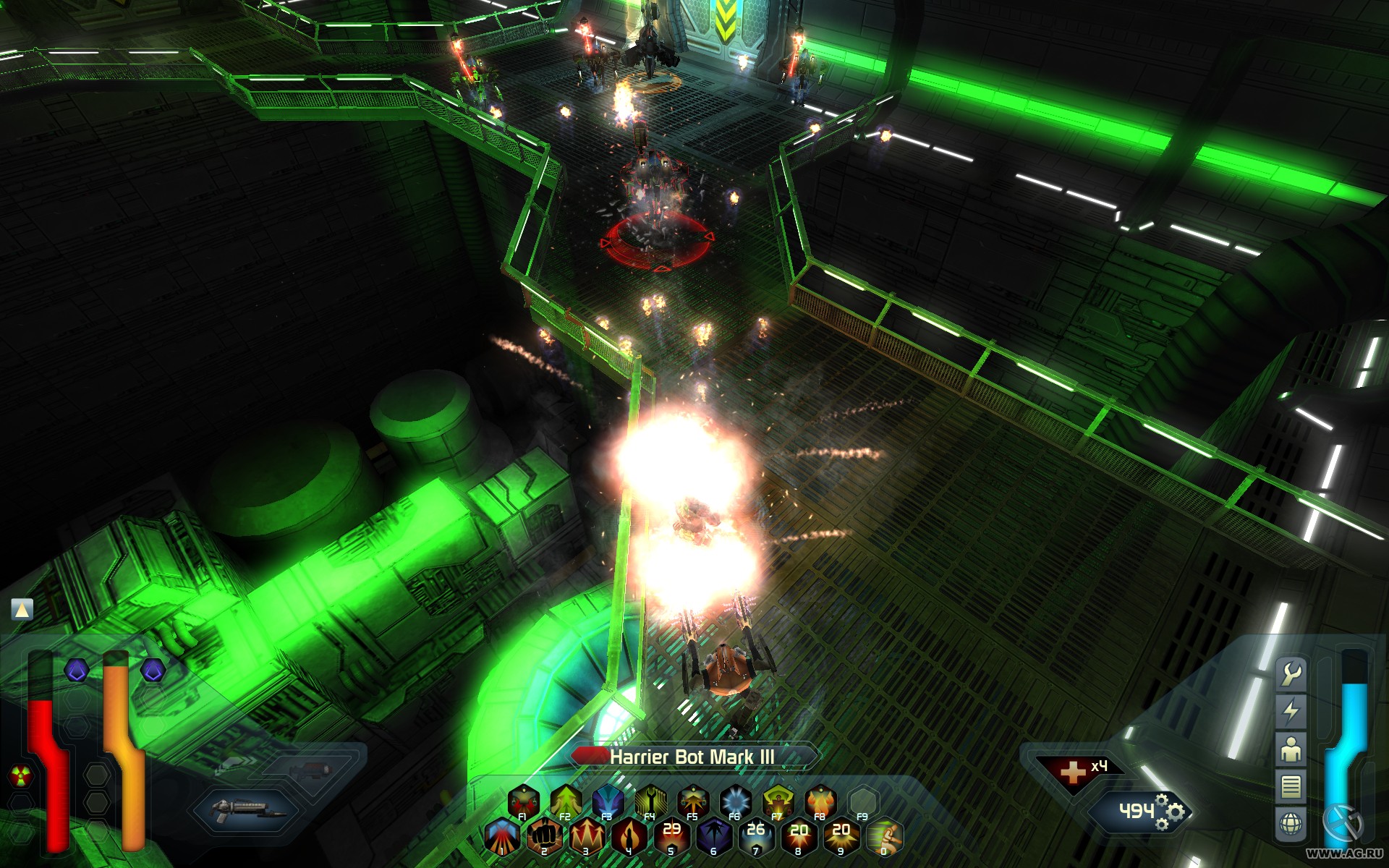Image resolution: width=1389 pixels, height=868 pixels.
Task: Trigger the running figure sprint ability
Action: click(x=883, y=836)
